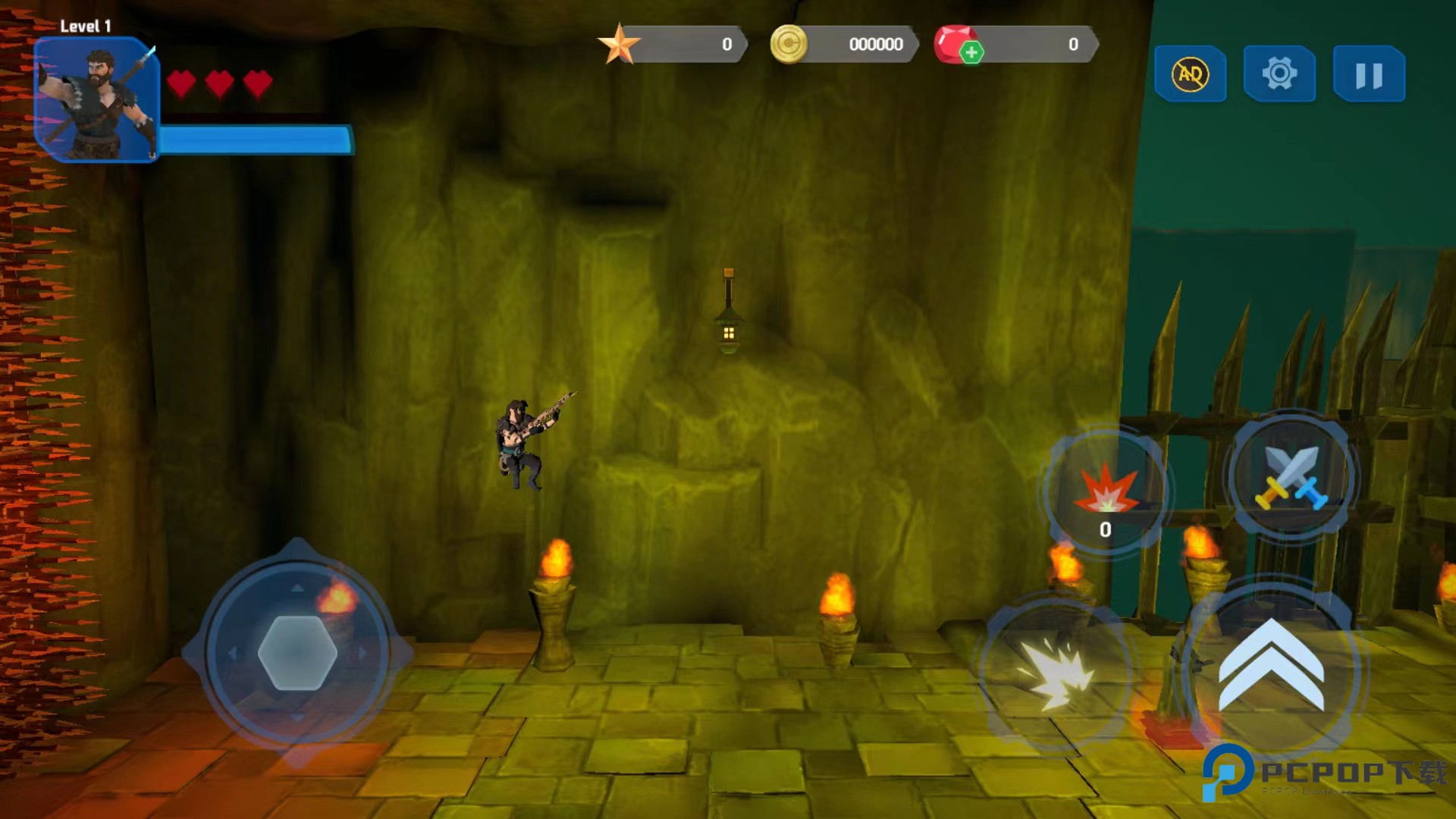Tap the remove ads button

coord(1190,74)
